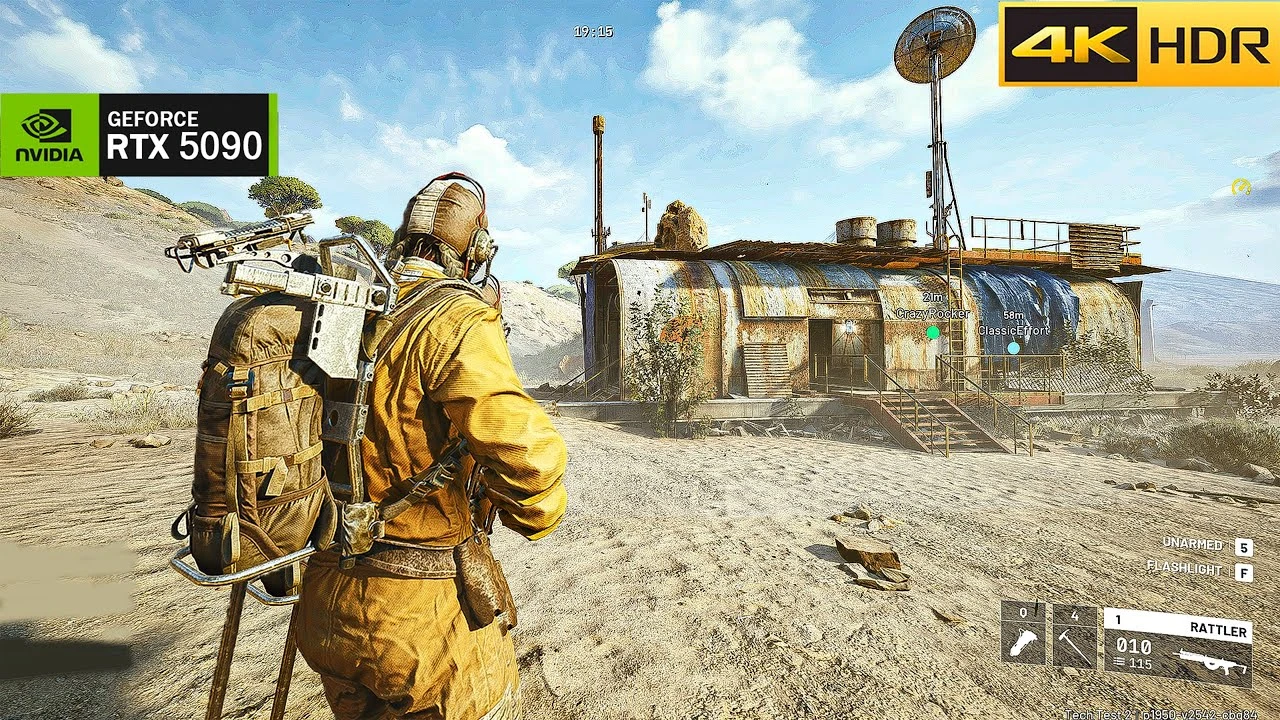This screenshot has height=720, width=1280.
Task: Toggle the FLASHLIGHT with its F keybind badge
Action: [1244, 570]
